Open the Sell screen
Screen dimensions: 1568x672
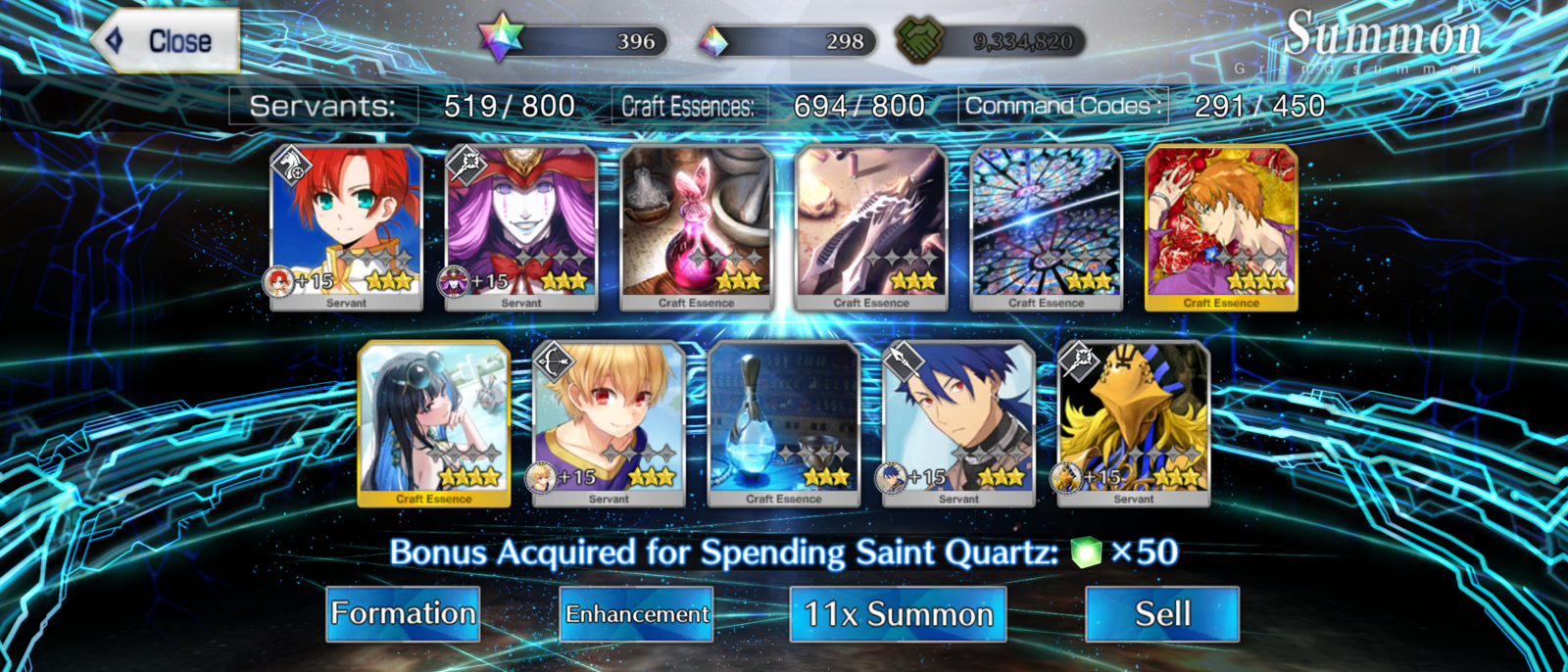coord(1161,614)
